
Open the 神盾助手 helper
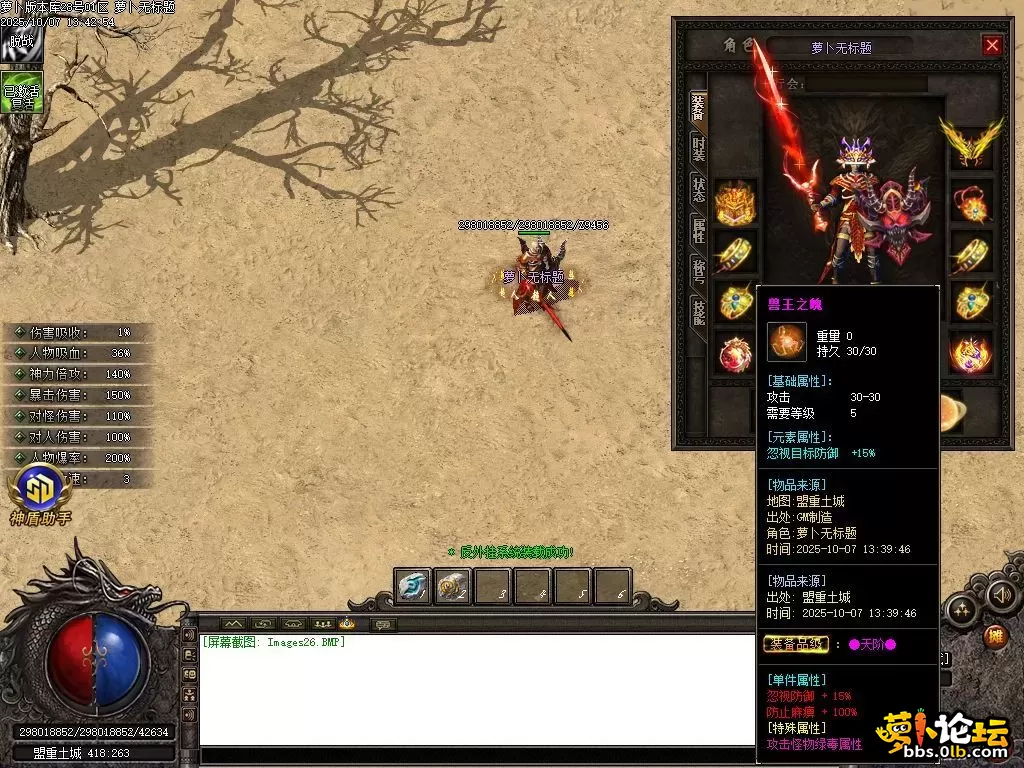40,495
